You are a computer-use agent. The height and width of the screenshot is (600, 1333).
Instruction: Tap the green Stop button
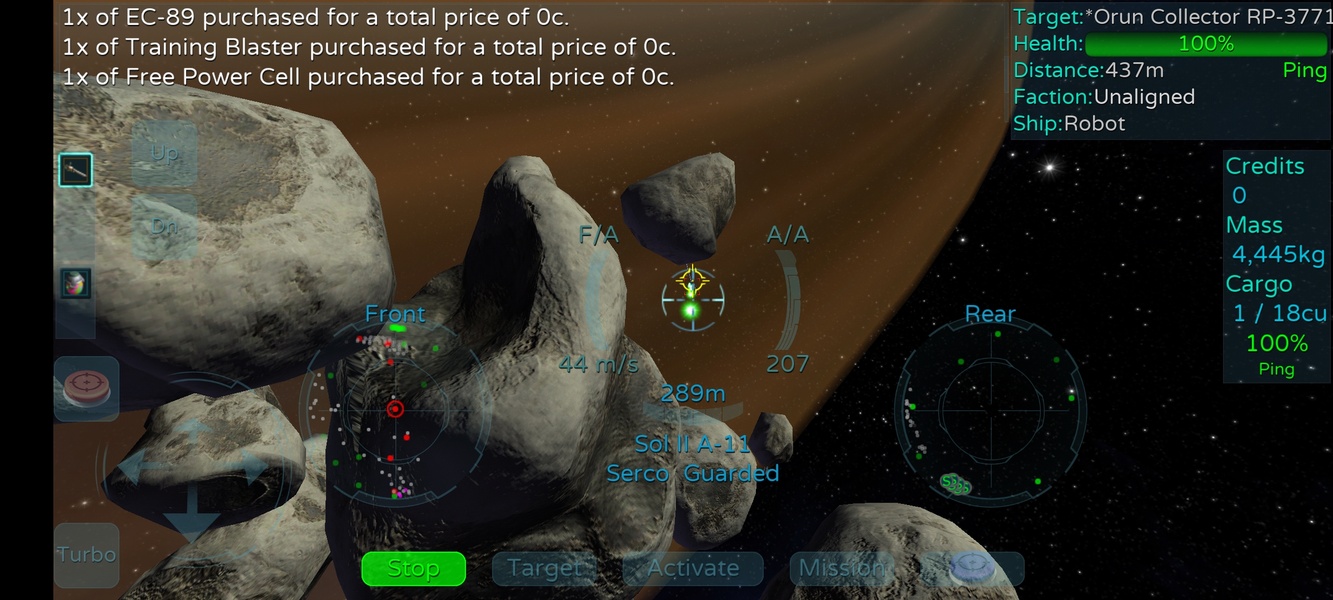click(x=413, y=568)
